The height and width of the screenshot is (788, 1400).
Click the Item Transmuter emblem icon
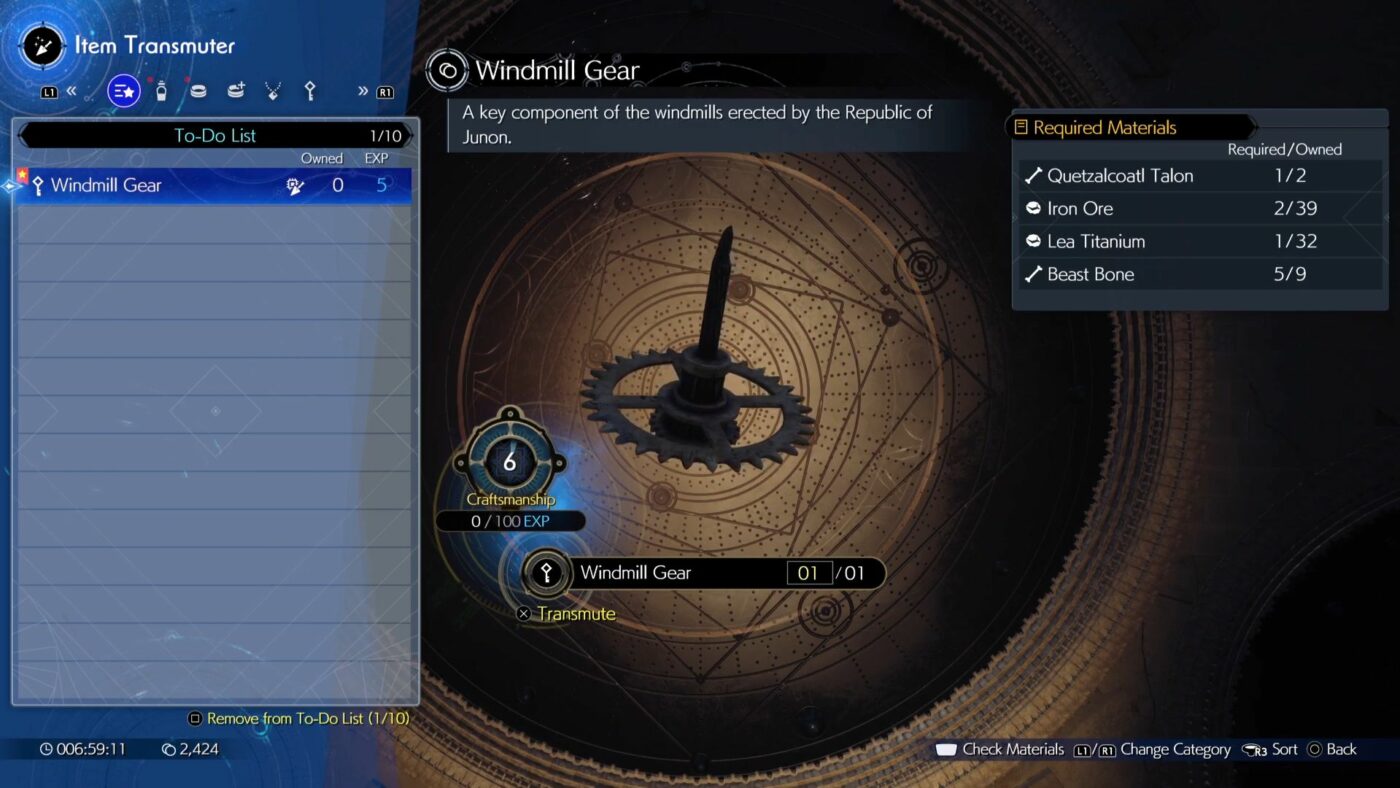pos(42,44)
